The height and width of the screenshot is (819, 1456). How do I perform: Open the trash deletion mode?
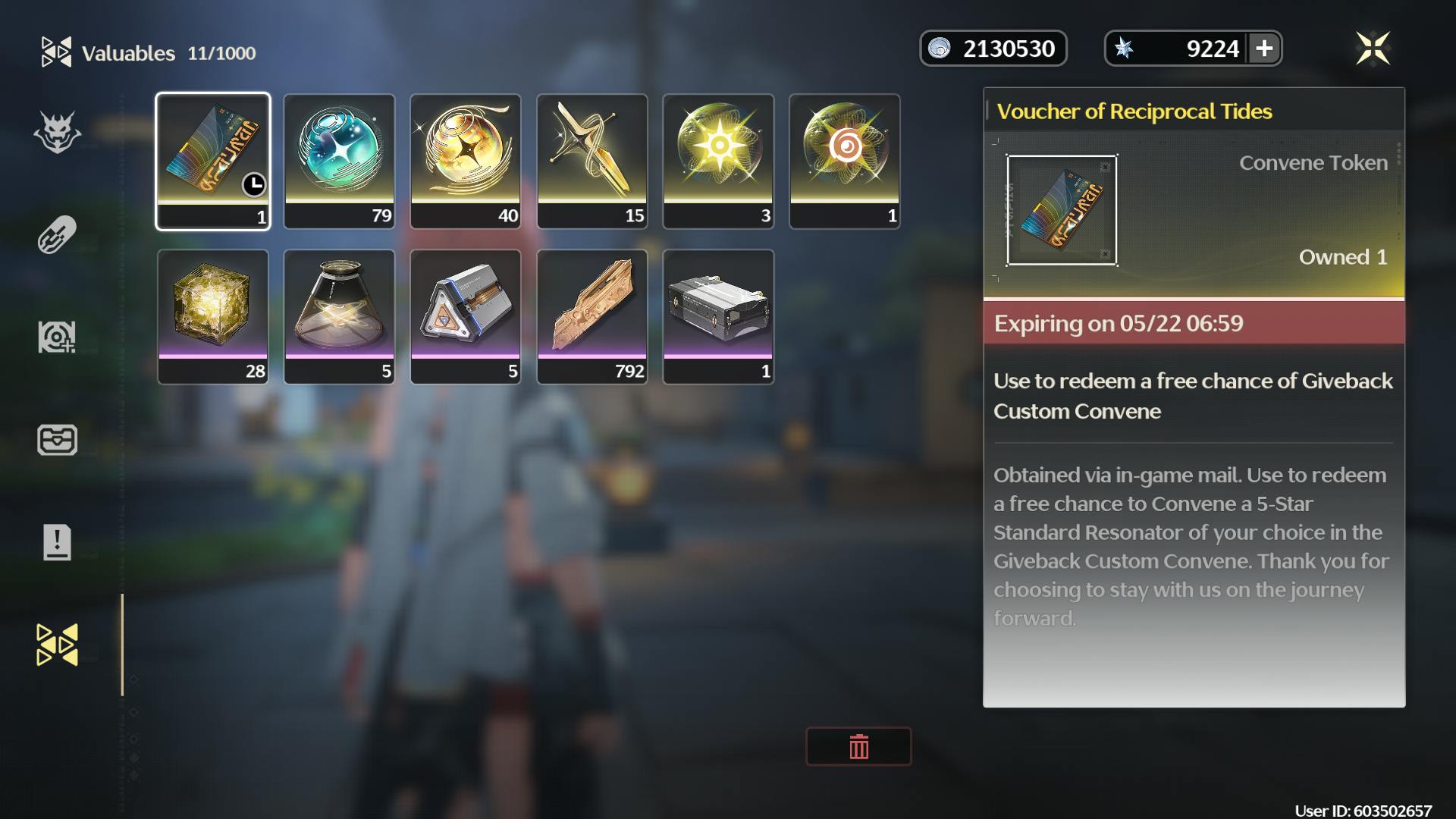pyautogui.click(x=858, y=746)
